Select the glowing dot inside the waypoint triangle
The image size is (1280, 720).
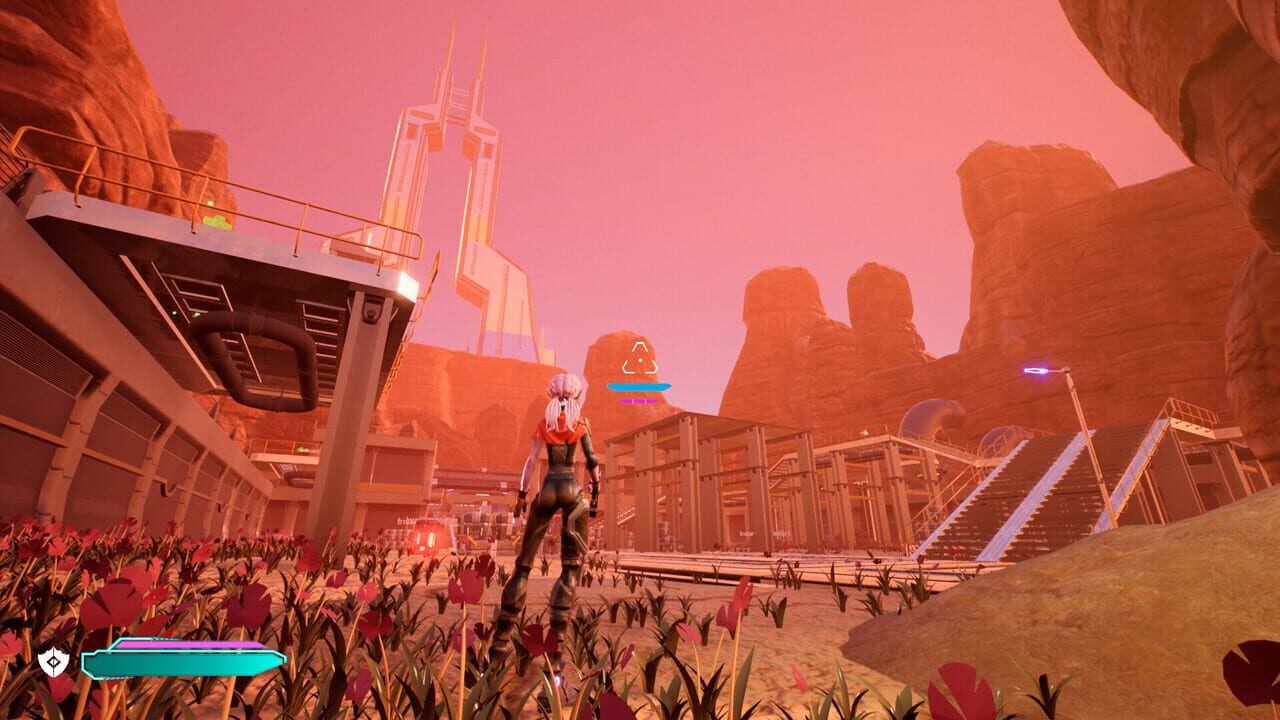click(640, 360)
